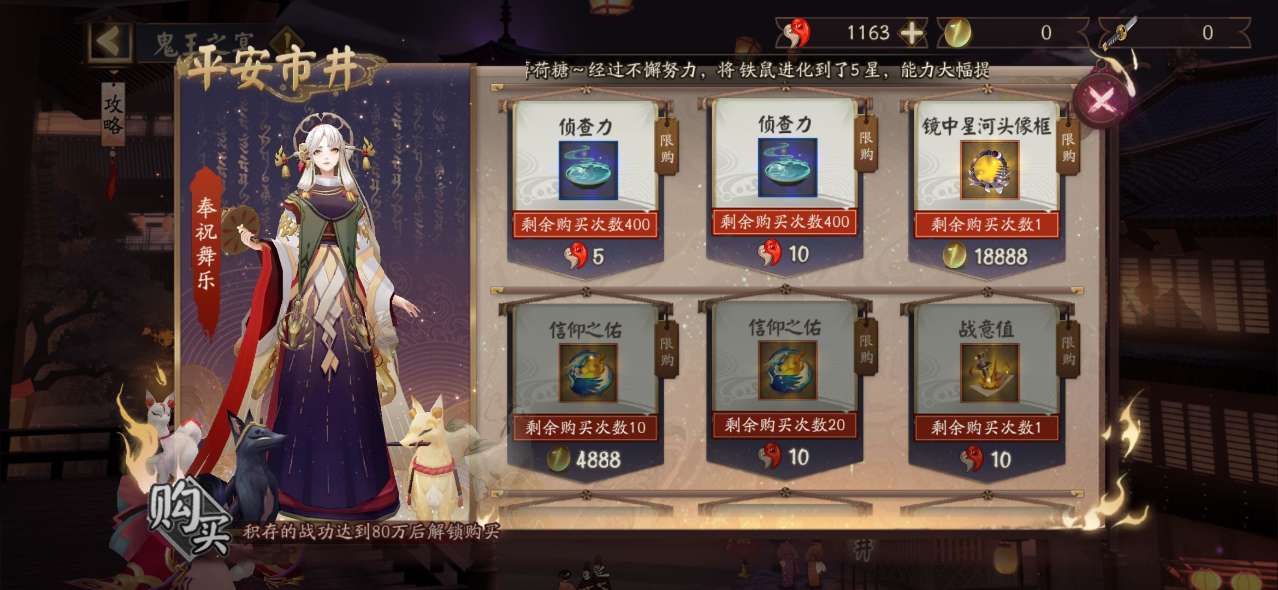Go back using the top-left arrow

coord(109,41)
